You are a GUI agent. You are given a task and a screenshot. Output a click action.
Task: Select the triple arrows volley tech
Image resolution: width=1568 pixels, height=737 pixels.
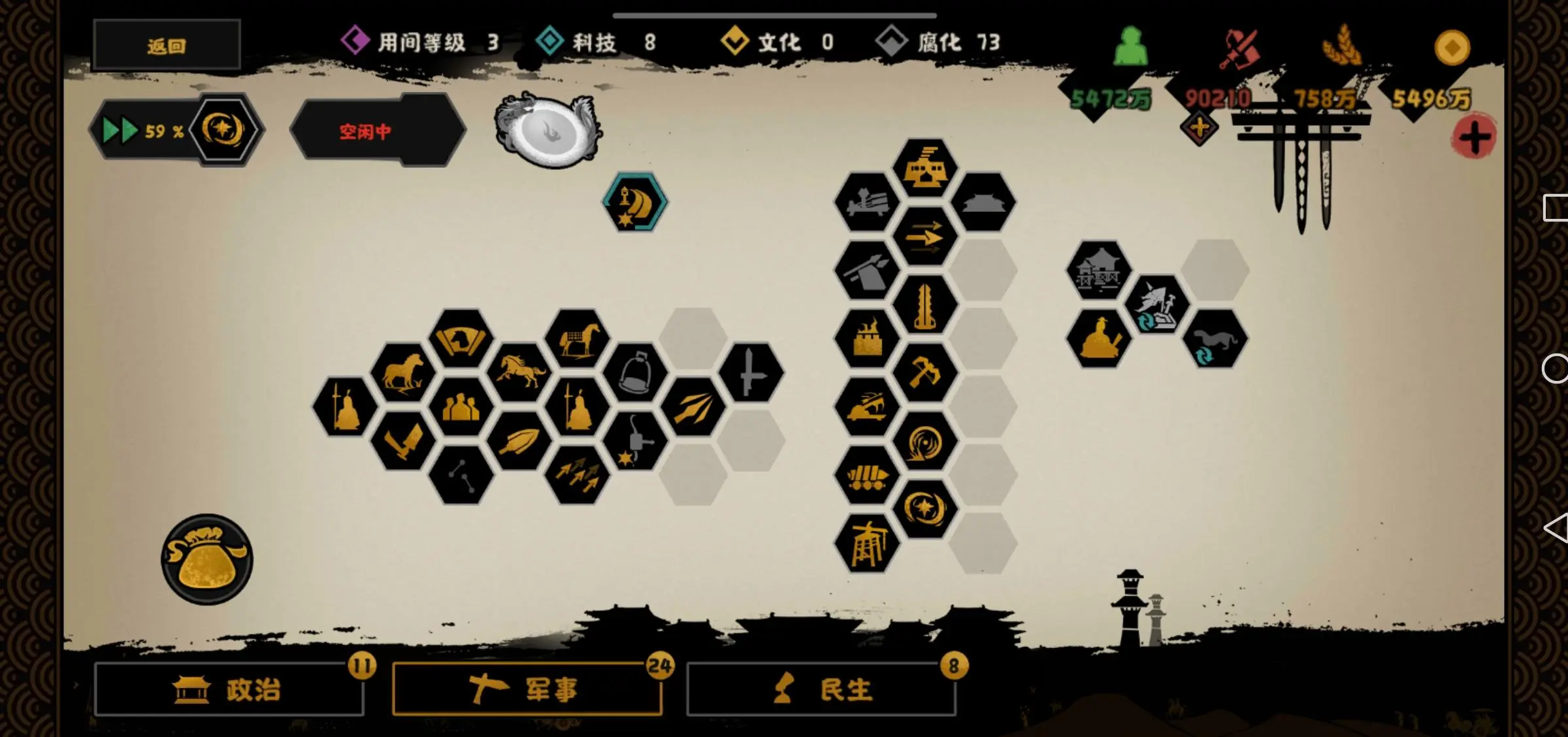[x=577, y=475]
